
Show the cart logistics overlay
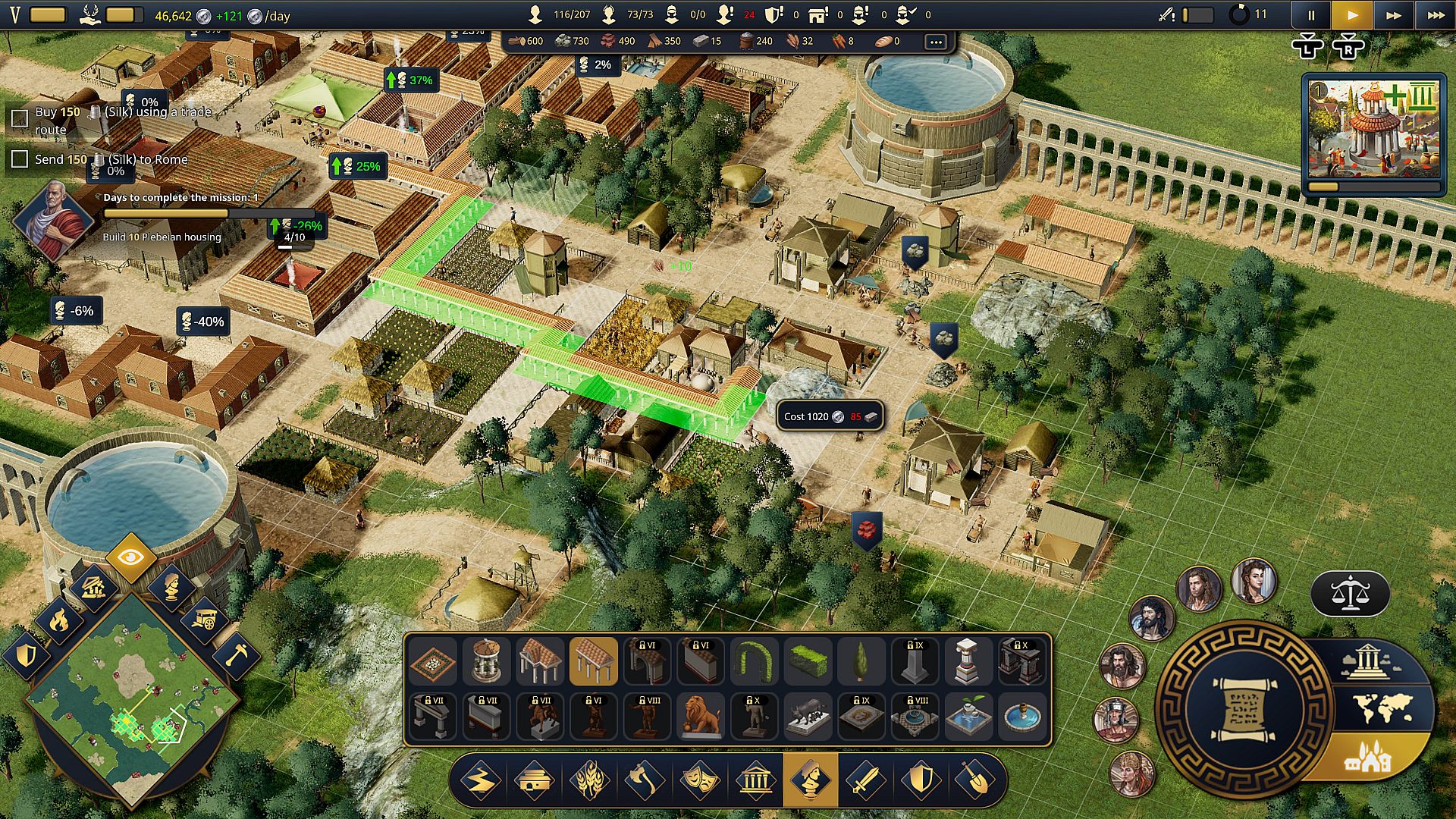click(203, 621)
